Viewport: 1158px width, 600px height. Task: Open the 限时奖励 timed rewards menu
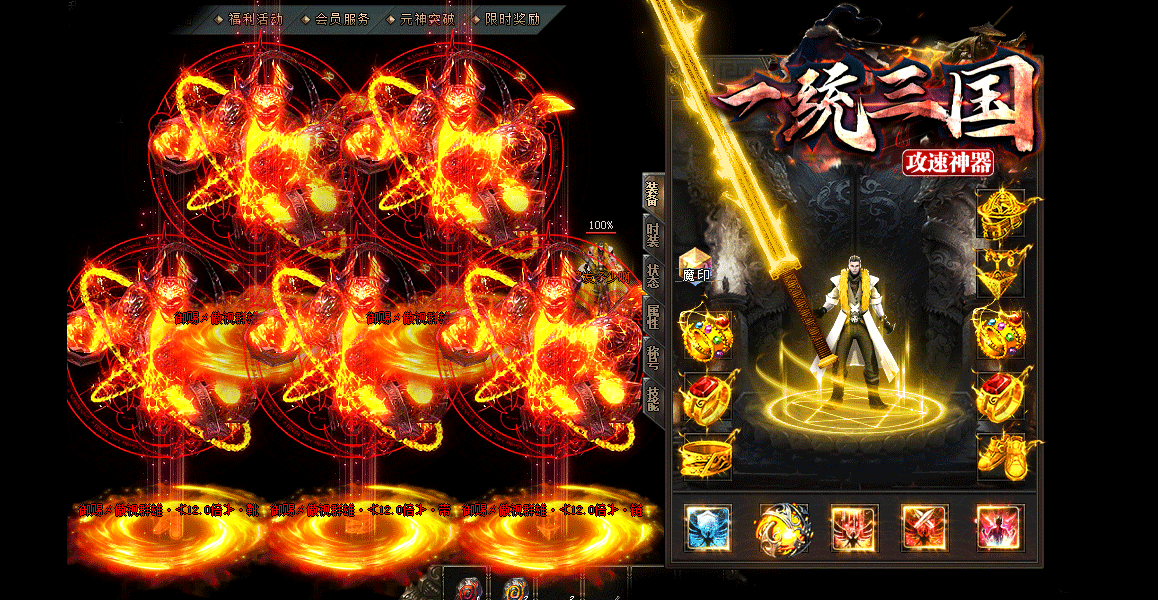click(x=512, y=19)
